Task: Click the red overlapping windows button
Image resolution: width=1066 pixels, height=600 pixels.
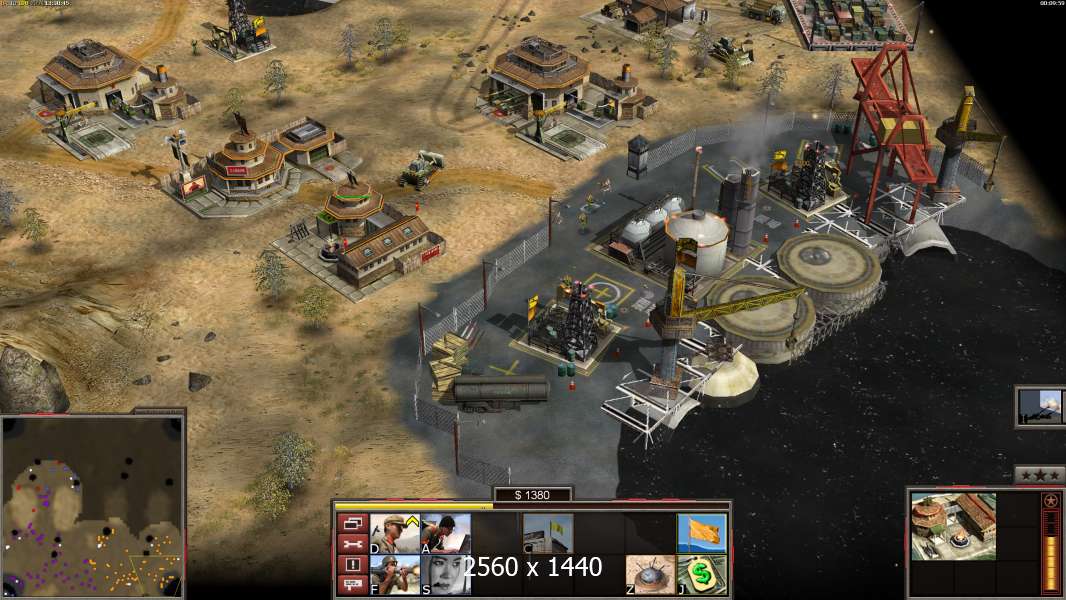Action: [x=352, y=523]
